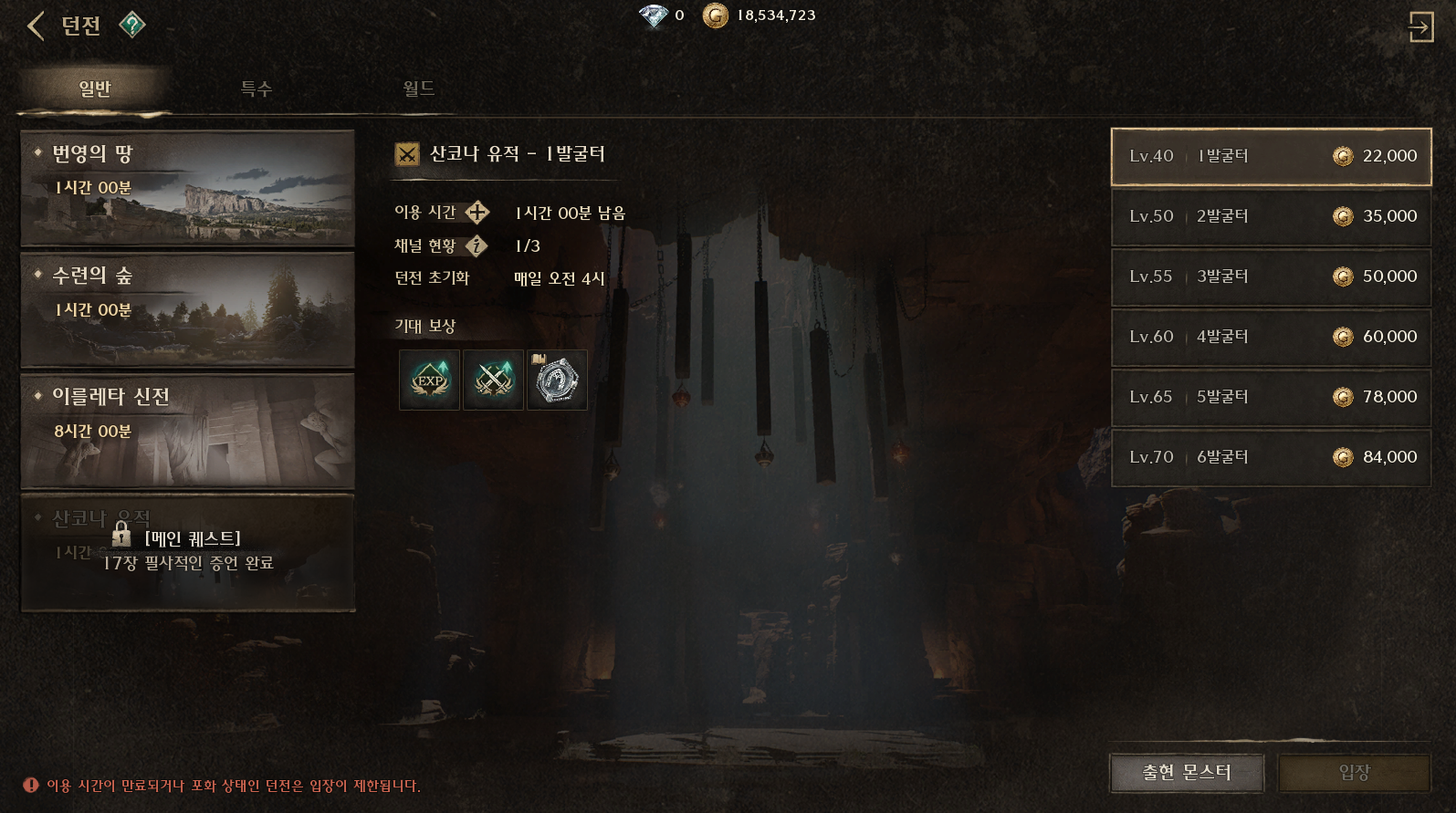Inspect the silver ring reward icon
The width and height of the screenshot is (1456, 813).
click(557, 380)
